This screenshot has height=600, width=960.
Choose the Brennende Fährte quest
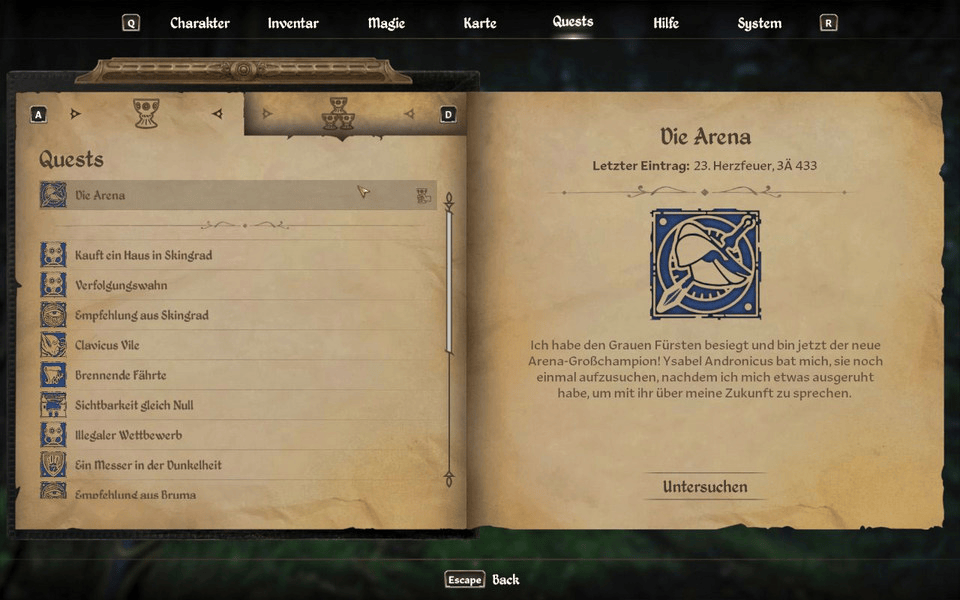pyautogui.click(x=237, y=375)
